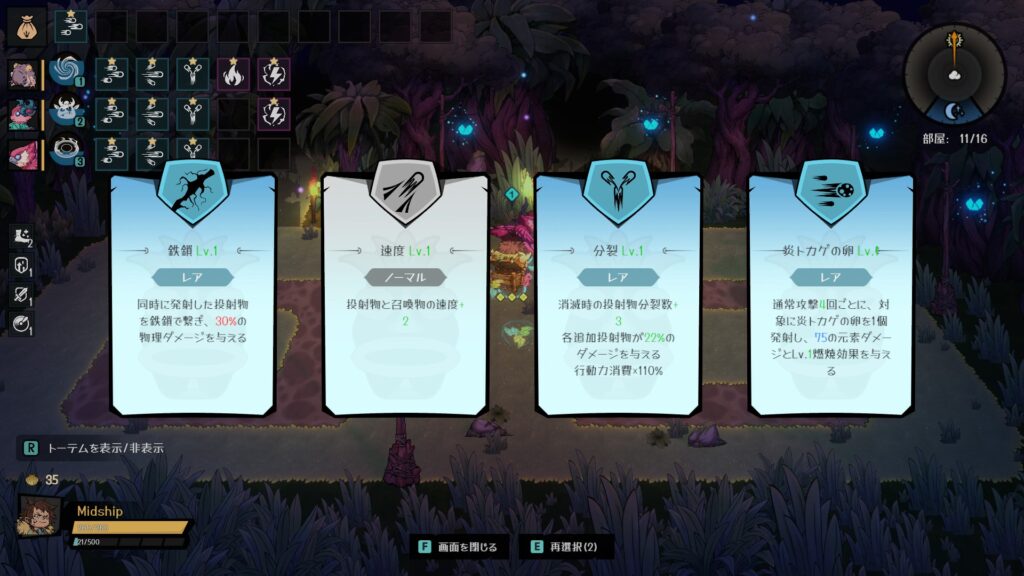Close the screen with 画面を閉じる
The height and width of the screenshot is (576, 1024).
click(460, 547)
